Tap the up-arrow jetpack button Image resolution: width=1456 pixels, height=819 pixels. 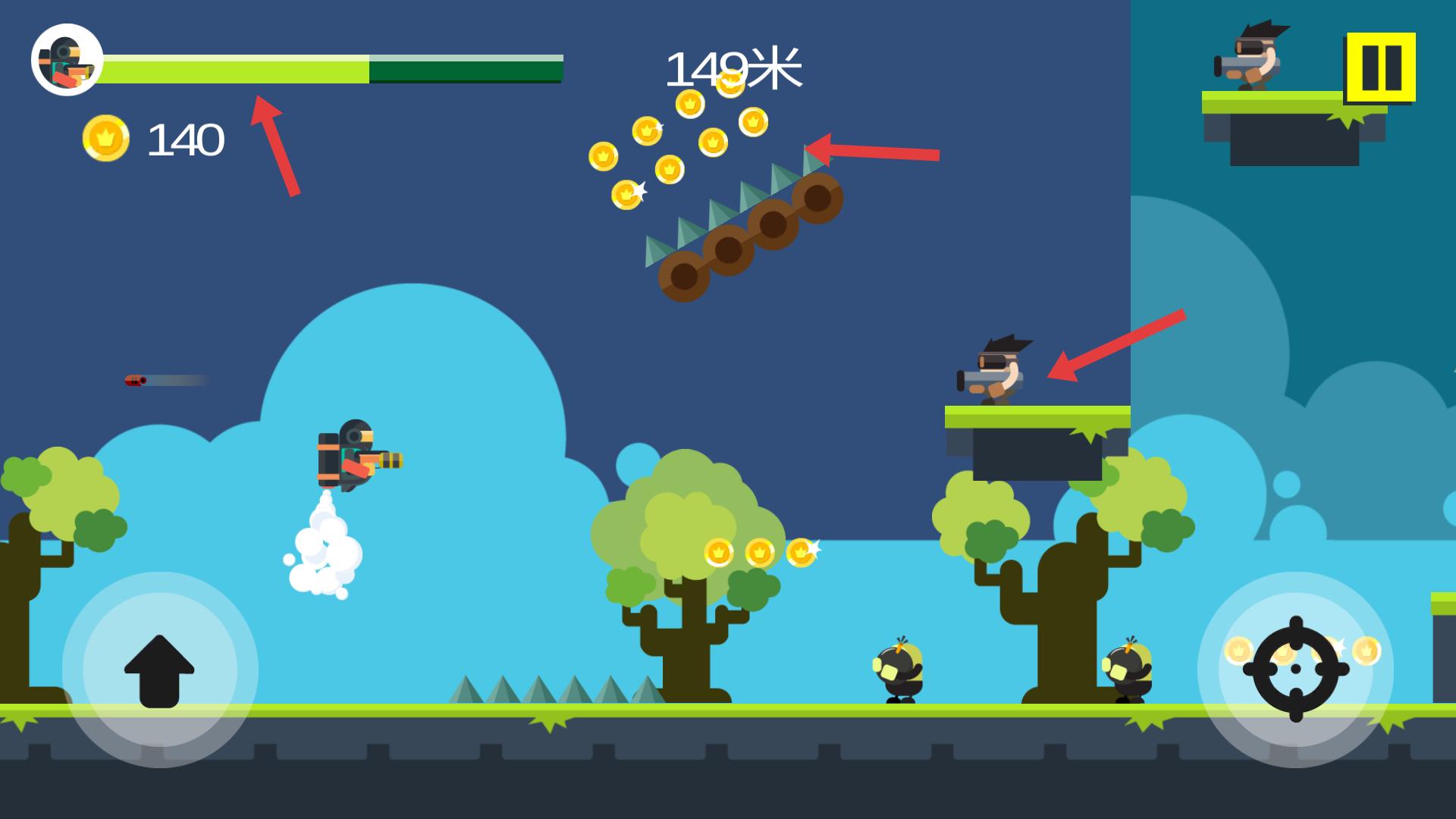coord(159,670)
